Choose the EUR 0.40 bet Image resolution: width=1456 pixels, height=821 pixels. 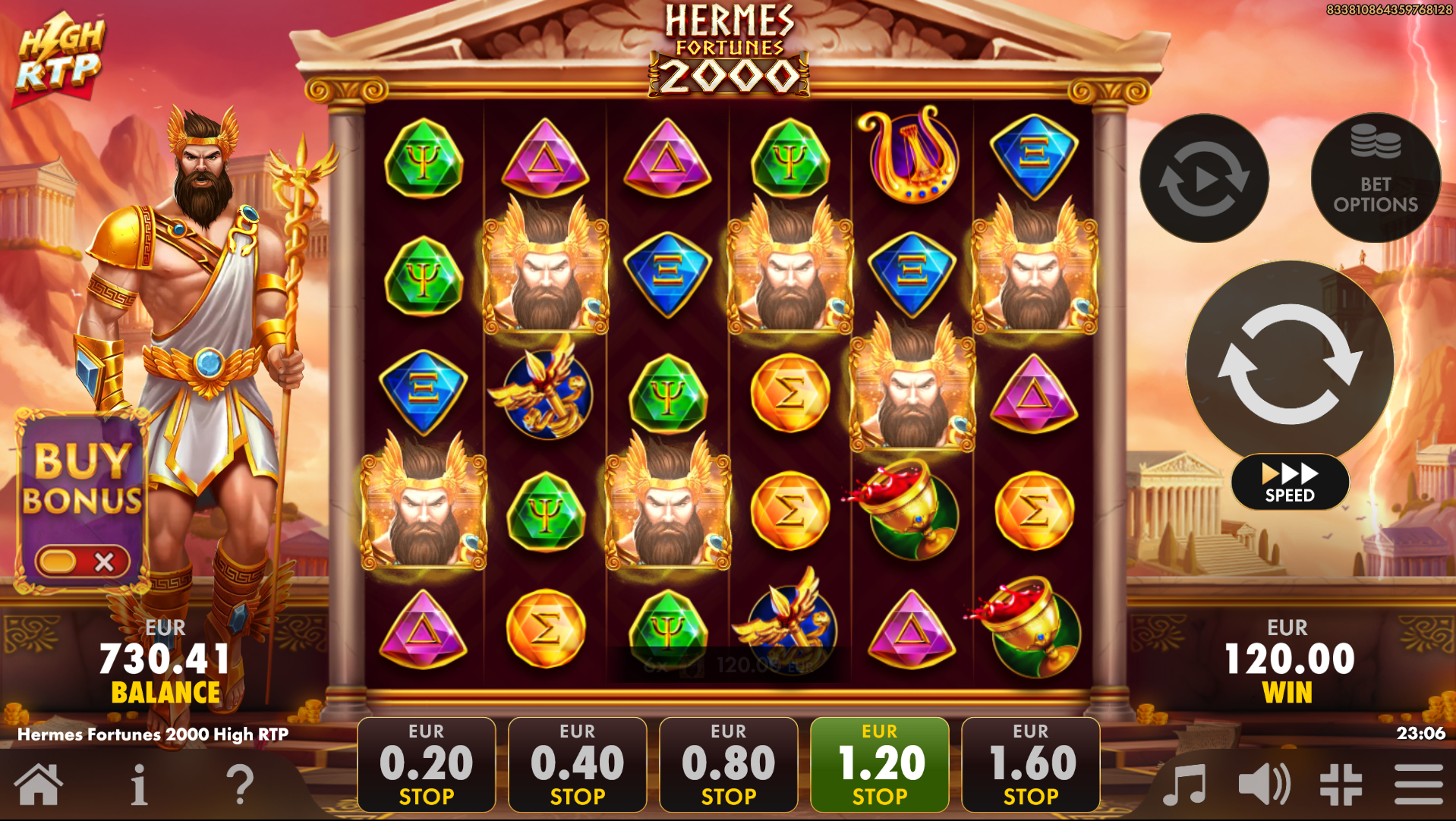[x=577, y=763]
